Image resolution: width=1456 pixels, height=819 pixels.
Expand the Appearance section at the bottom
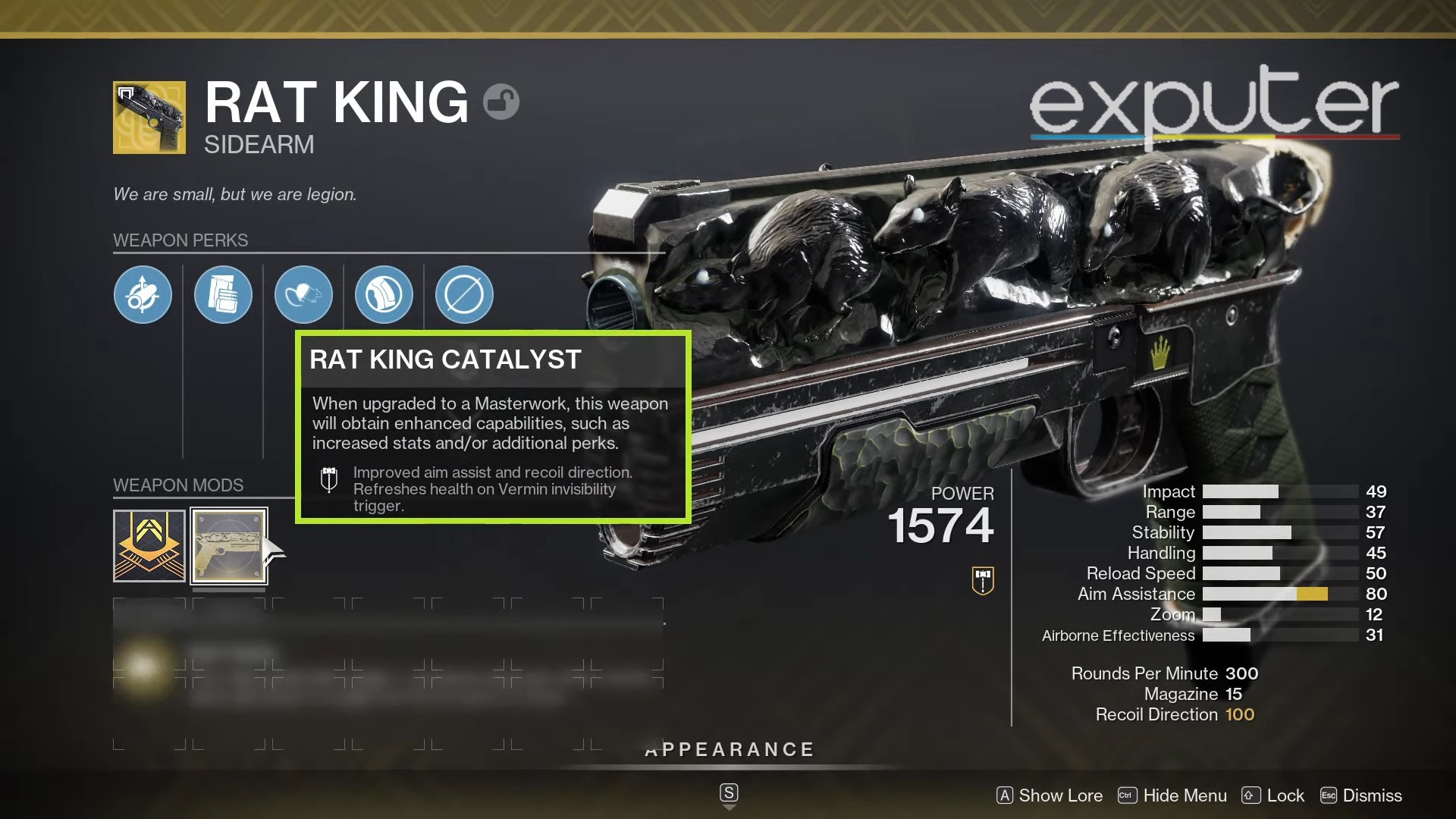pos(728,749)
